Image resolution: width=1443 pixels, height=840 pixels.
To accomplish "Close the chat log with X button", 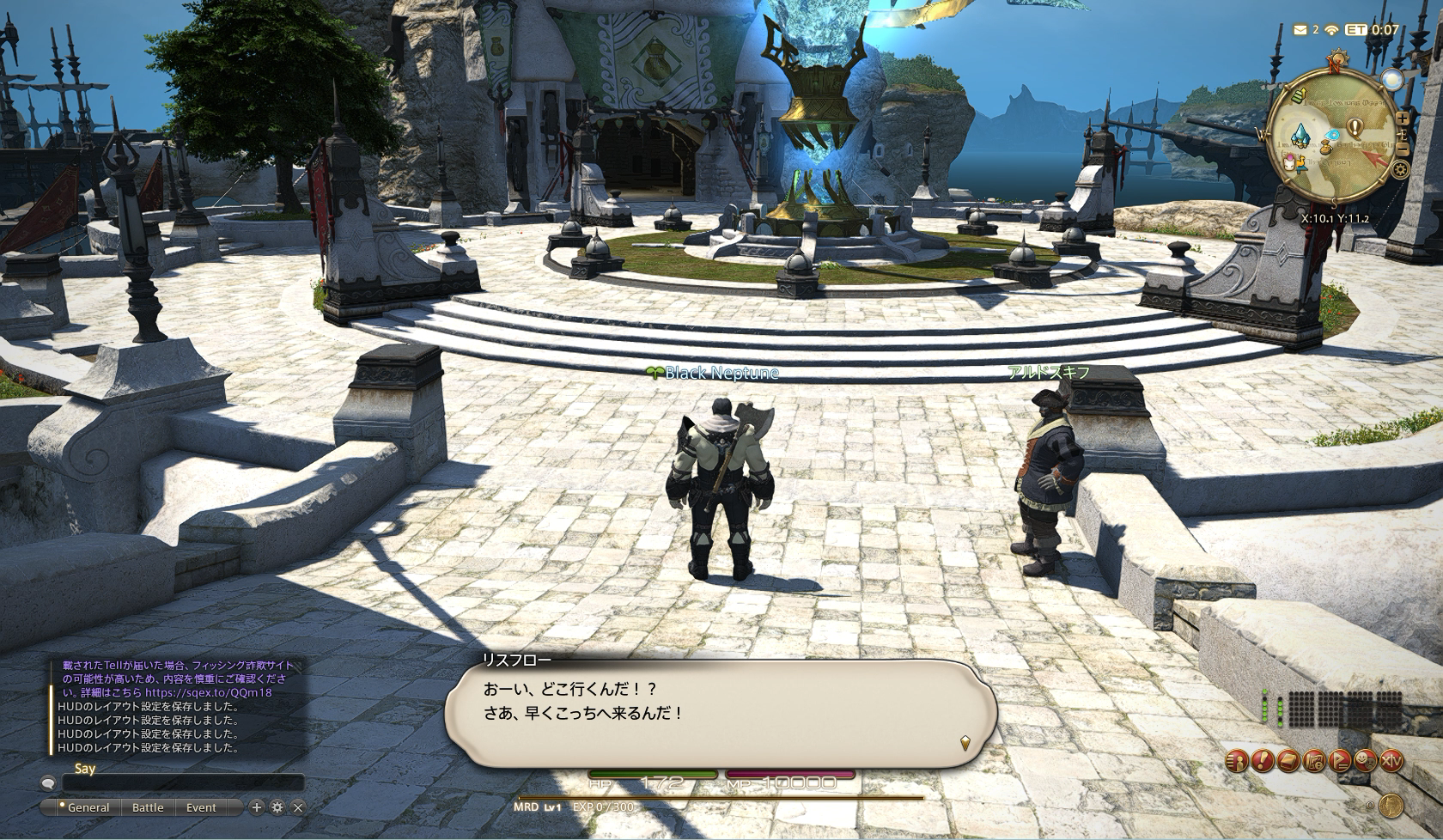I will (298, 807).
